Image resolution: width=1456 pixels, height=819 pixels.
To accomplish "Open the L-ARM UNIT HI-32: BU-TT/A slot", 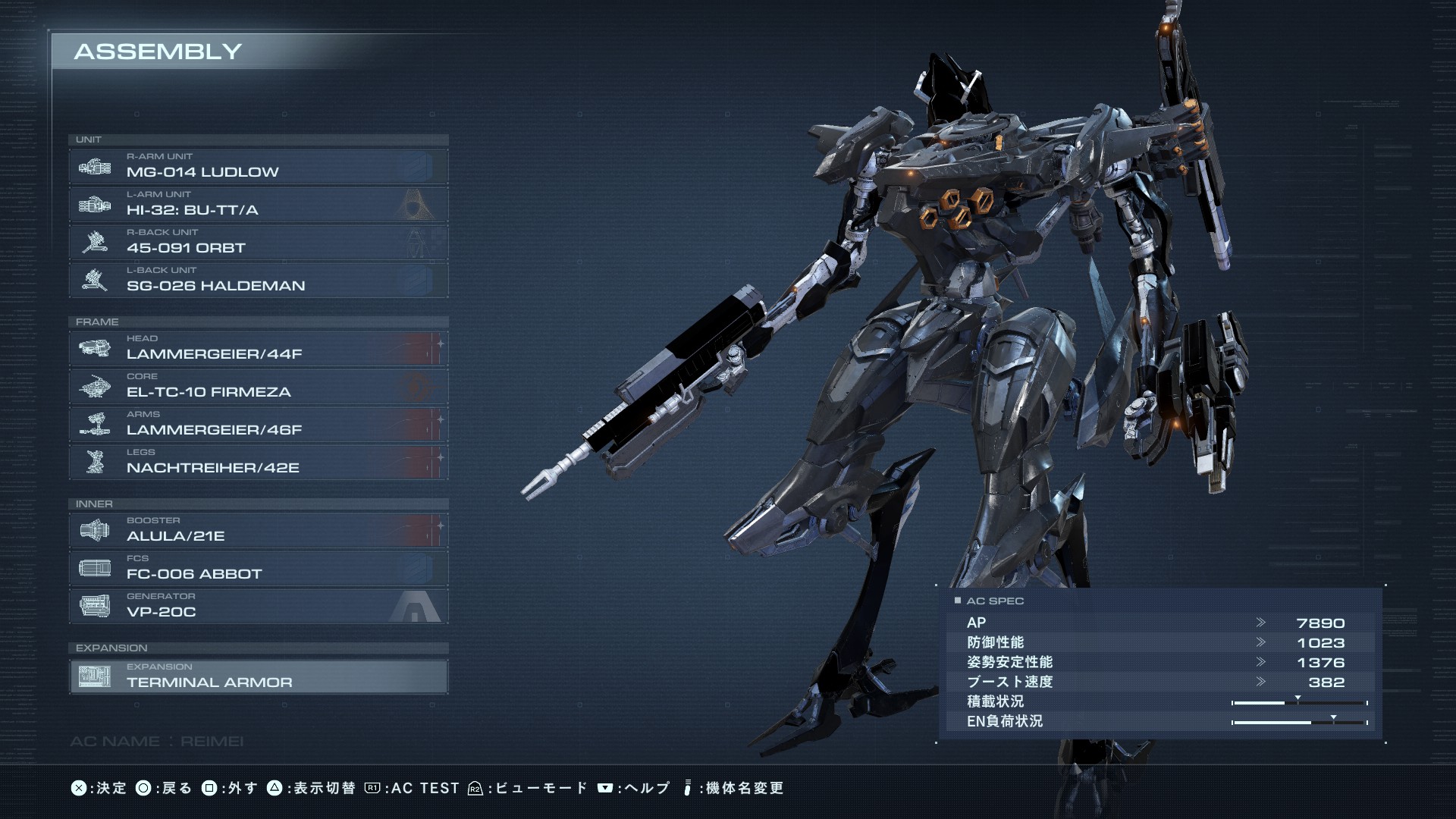I will point(258,204).
